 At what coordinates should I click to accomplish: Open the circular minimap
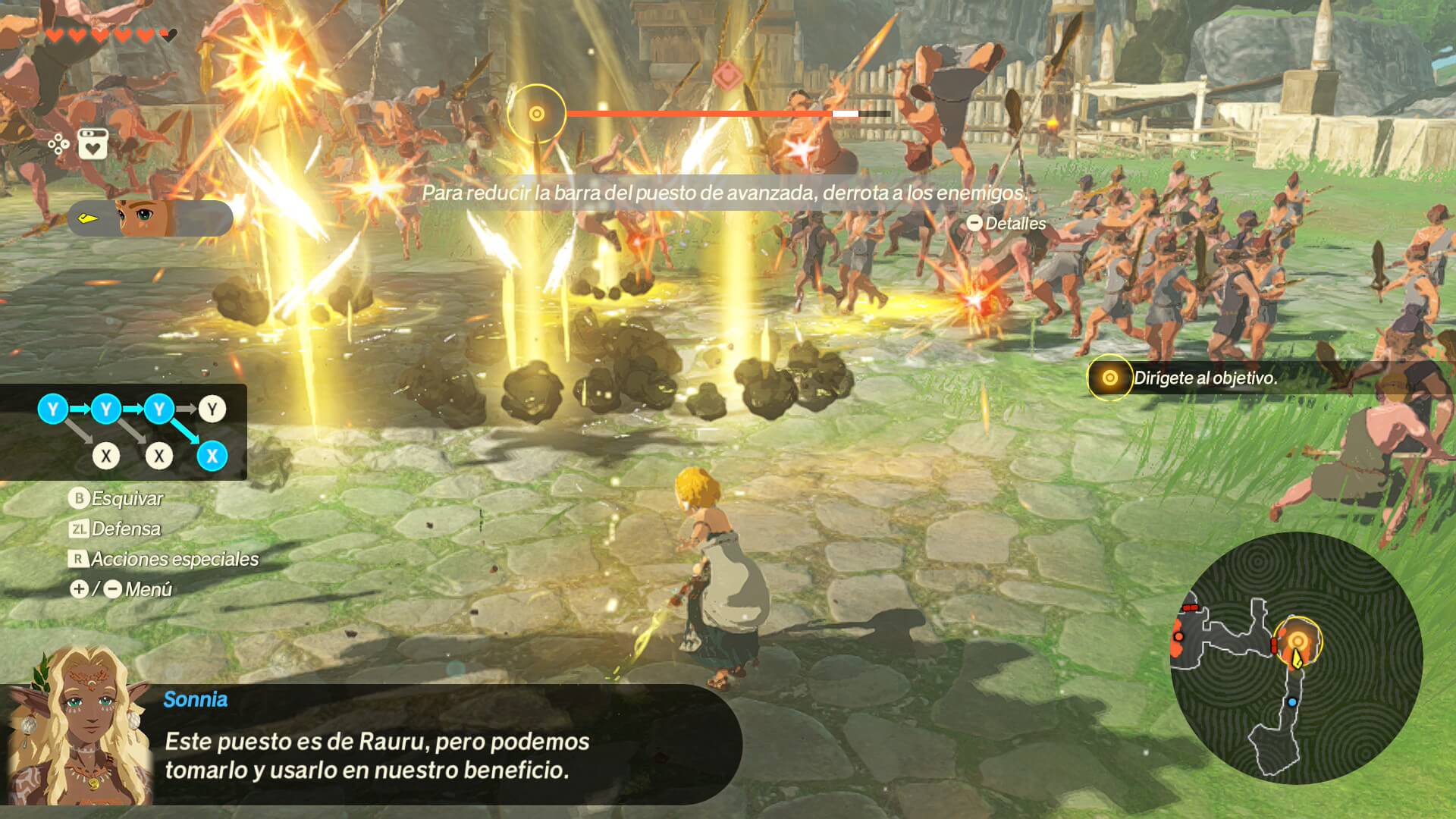[1296, 657]
